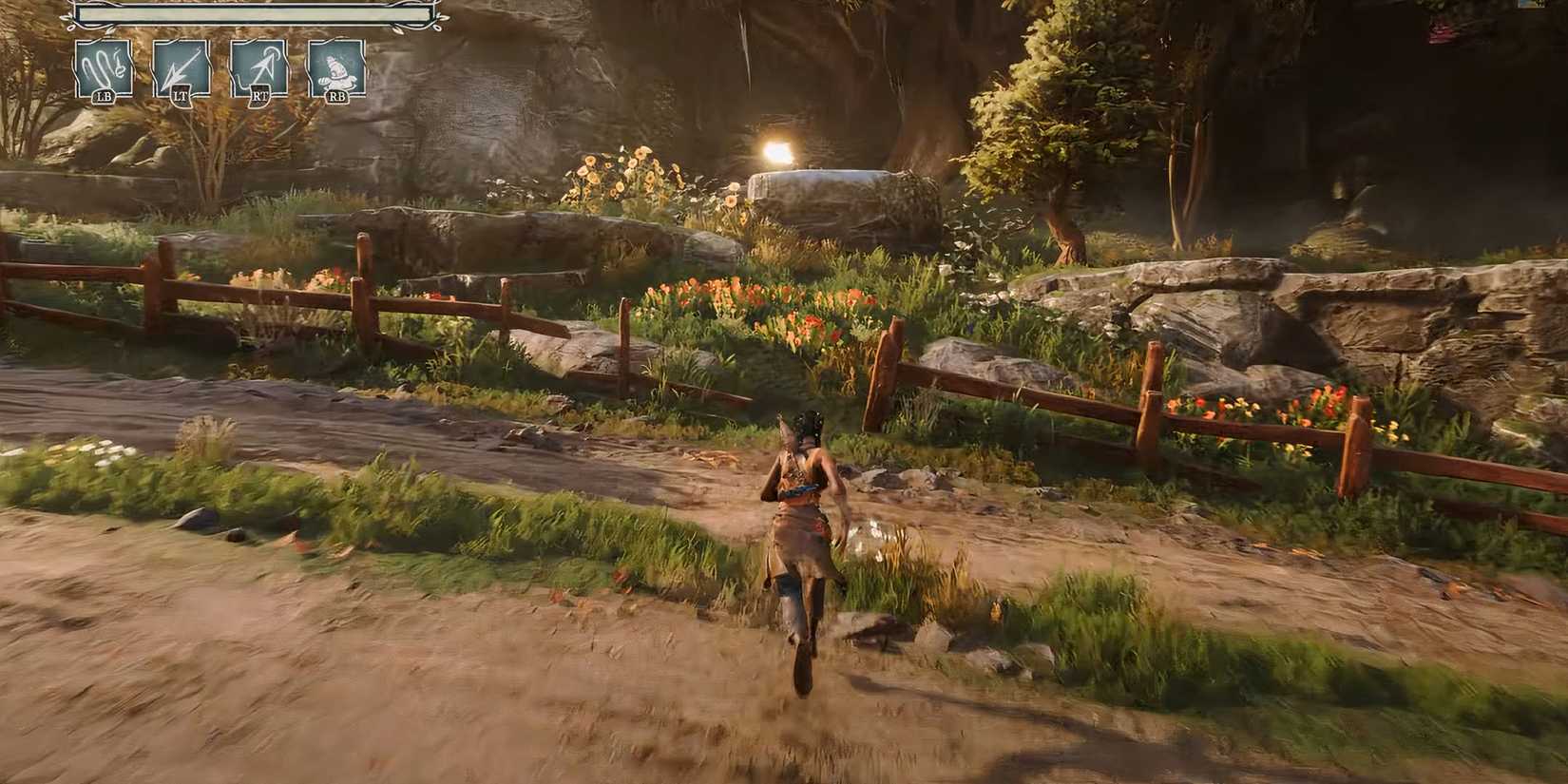Click the LB button label badge
This screenshot has height=784, width=1568.
(x=104, y=96)
